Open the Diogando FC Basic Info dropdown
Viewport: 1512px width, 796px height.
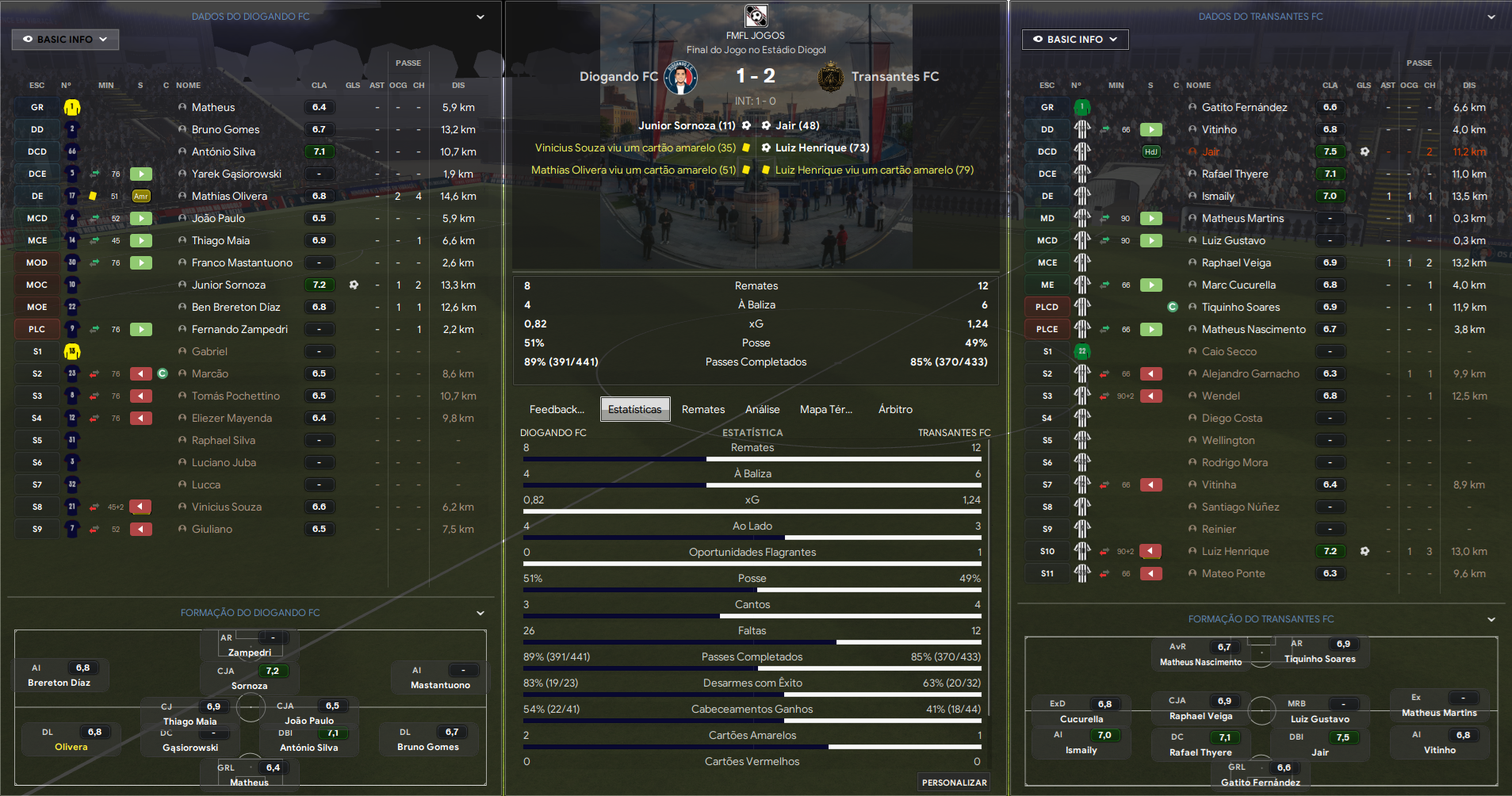[x=65, y=40]
